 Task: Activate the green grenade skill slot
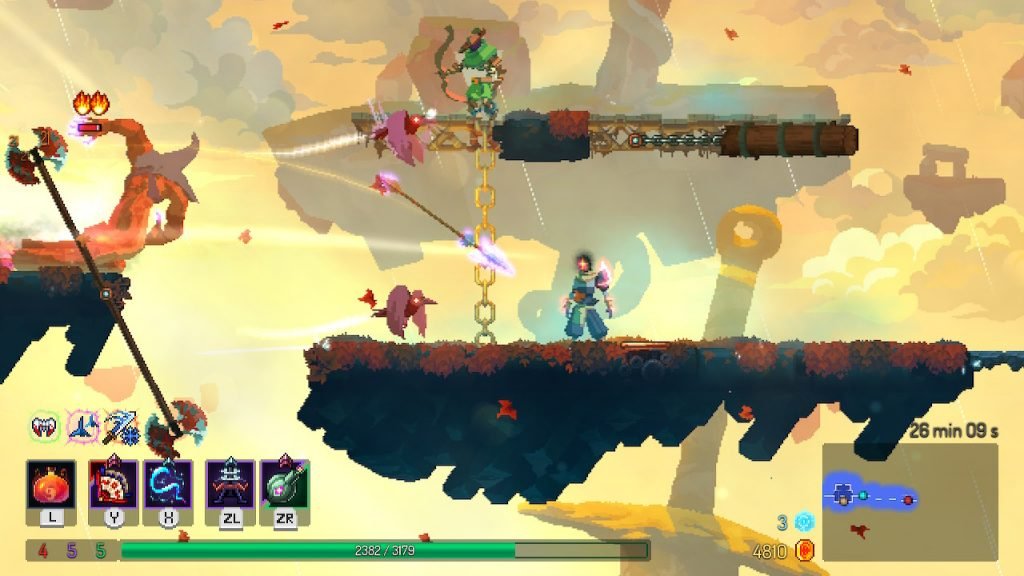[284, 485]
